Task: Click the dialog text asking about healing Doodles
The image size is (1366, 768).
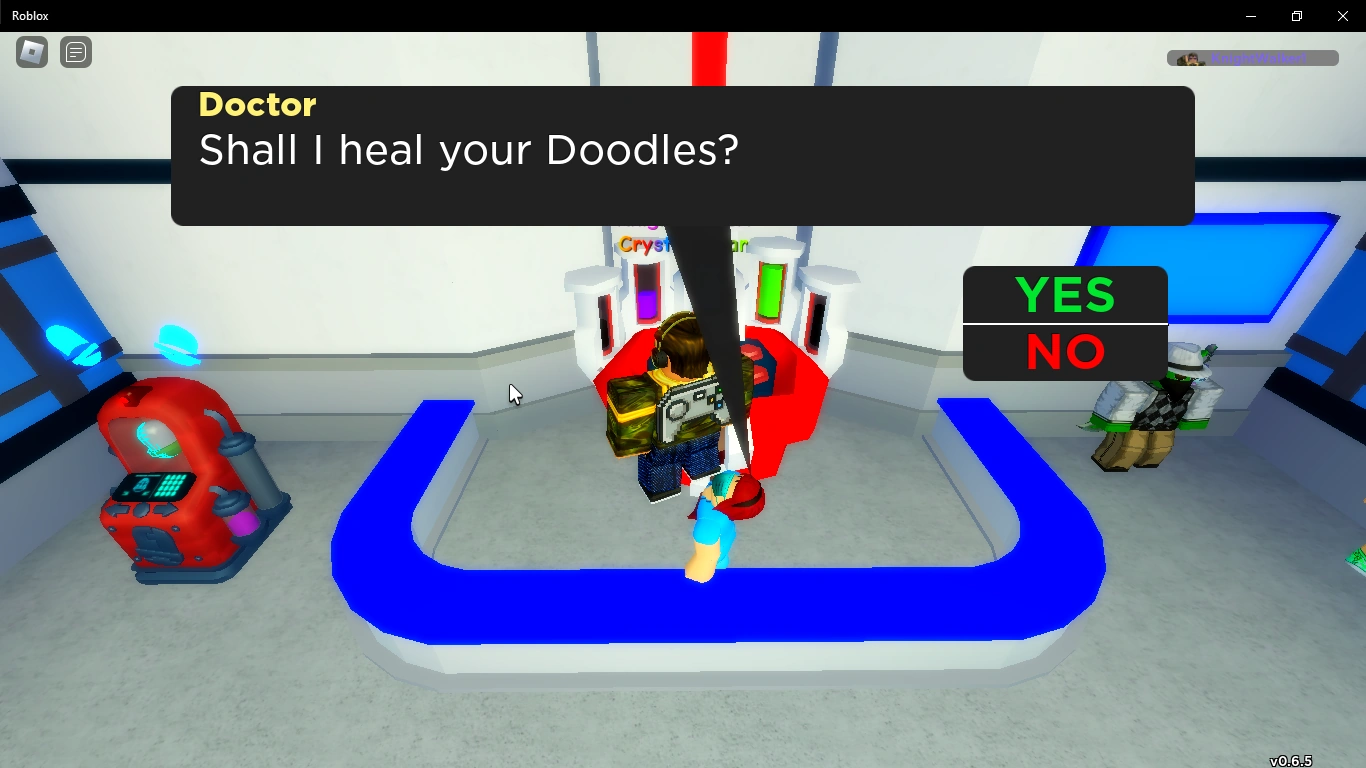Action: click(x=468, y=150)
